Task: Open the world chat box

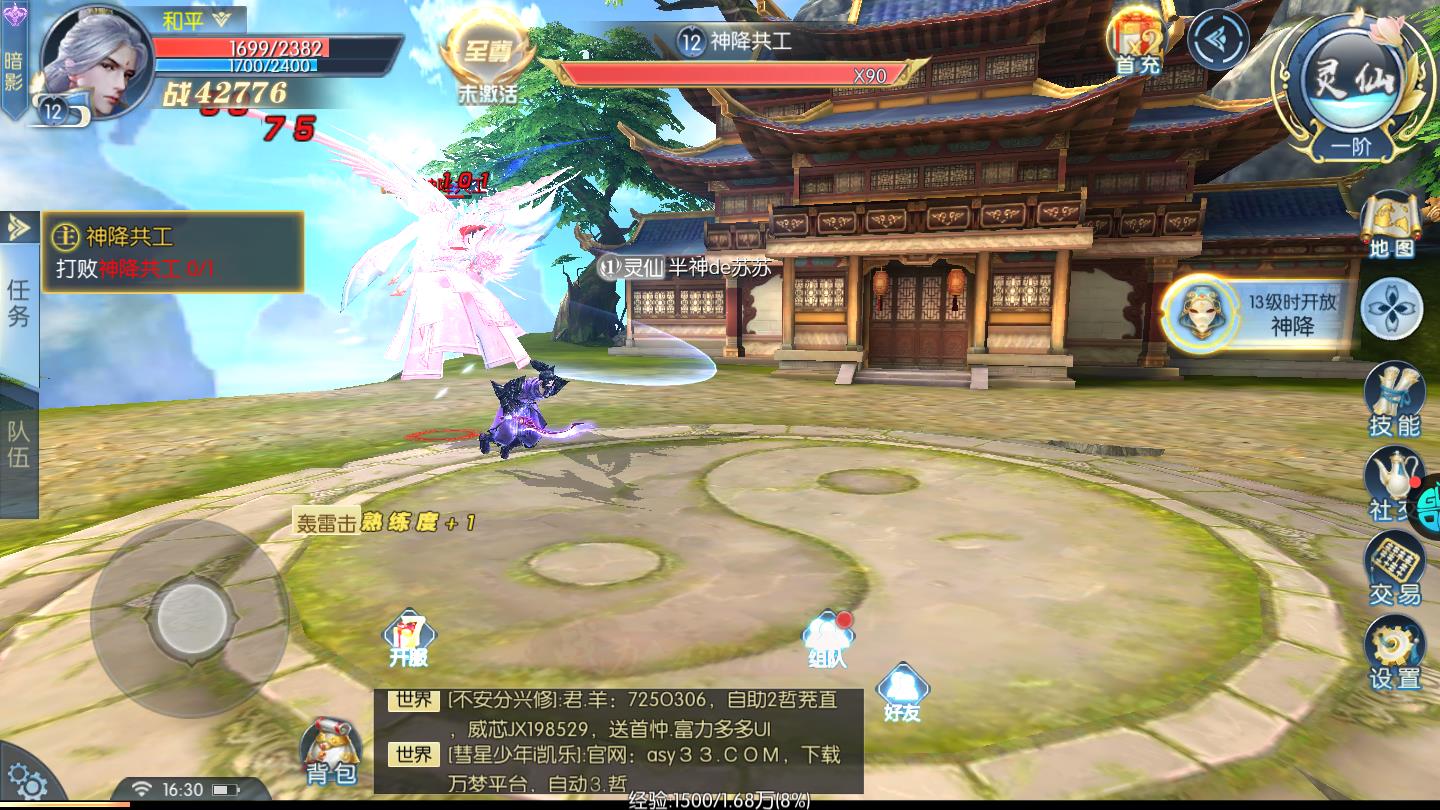Action: (x=618, y=741)
